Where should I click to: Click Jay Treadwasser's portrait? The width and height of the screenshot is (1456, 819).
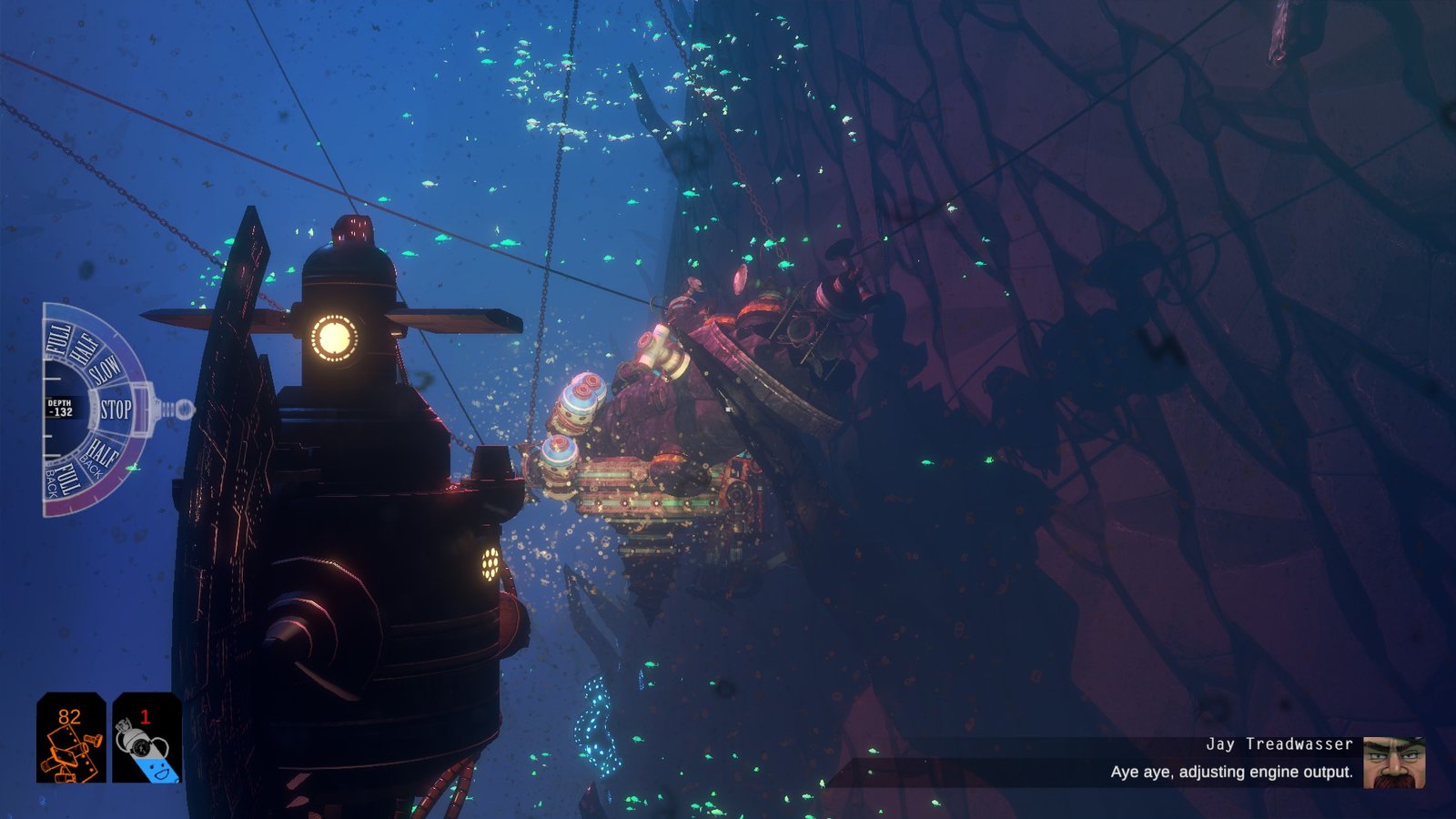click(x=1393, y=763)
